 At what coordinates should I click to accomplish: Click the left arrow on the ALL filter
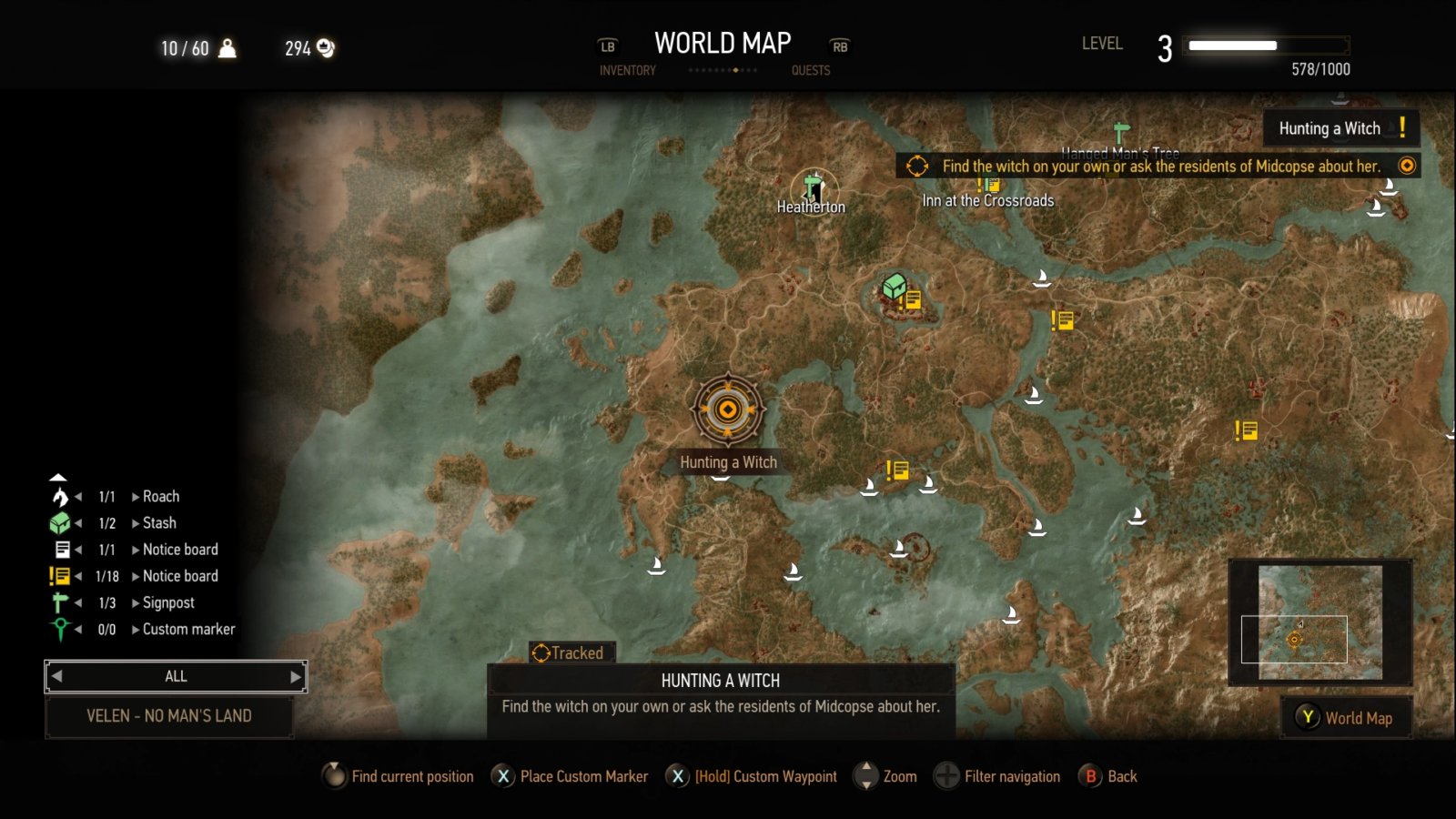coord(56,676)
